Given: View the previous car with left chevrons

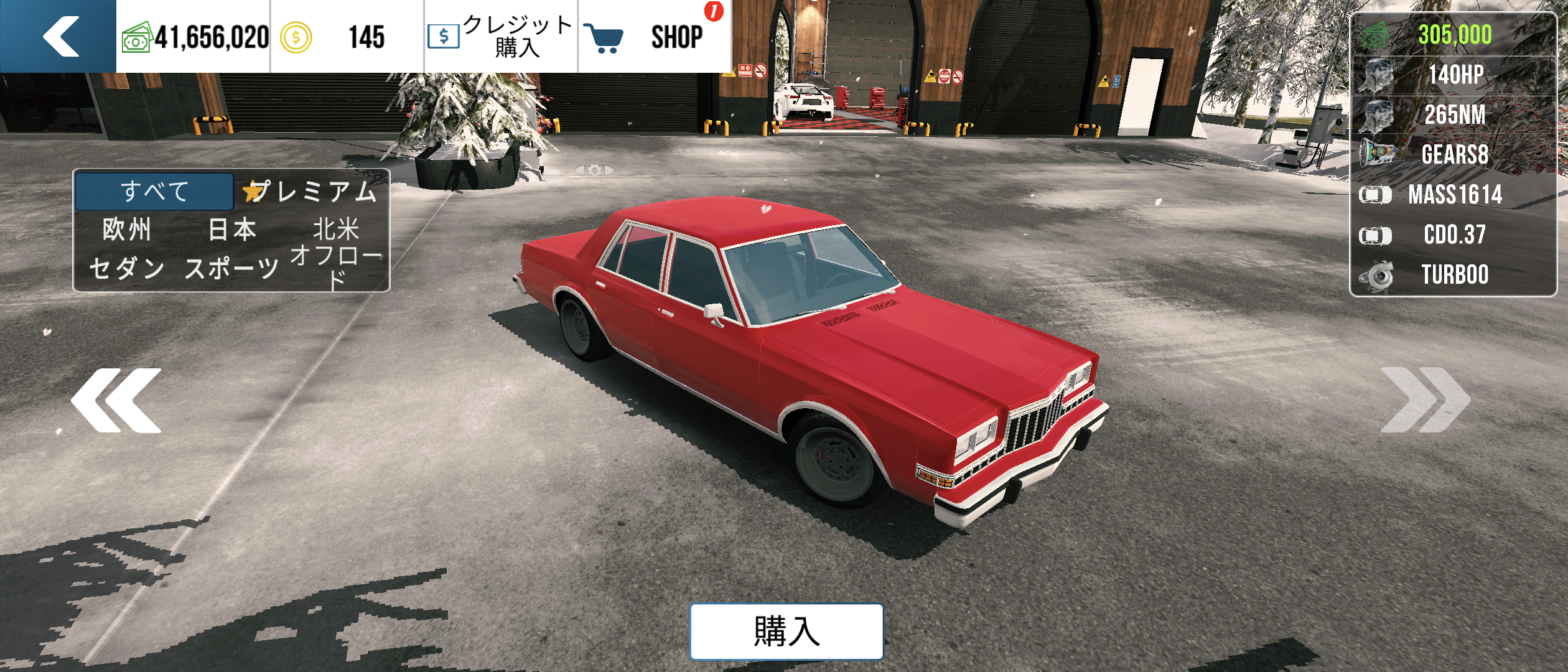Looking at the screenshot, I should (116, 400).
